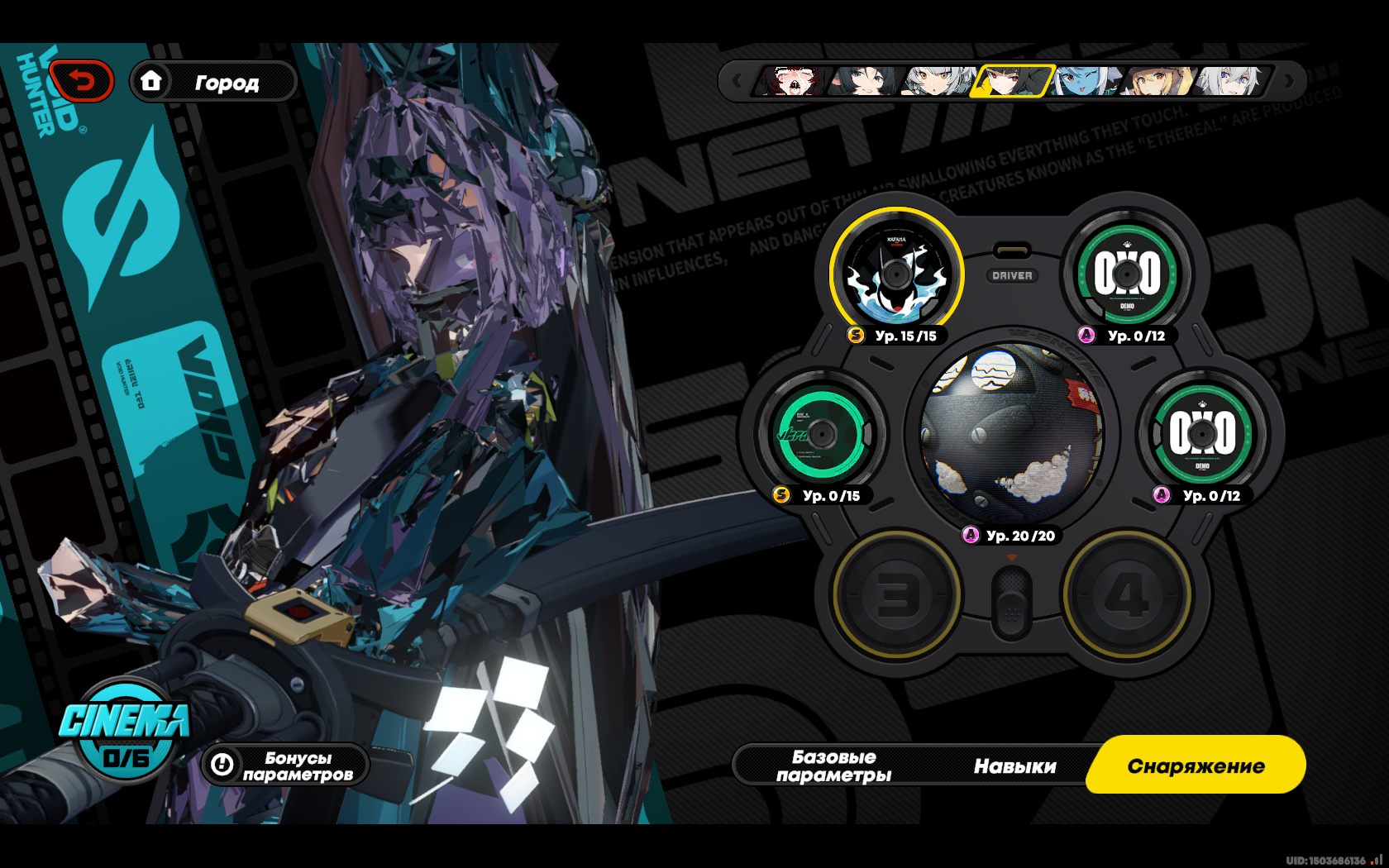The width and height of the screenshot is (1389, 868).
Task: Click the red back arrow button
Action: pyautogui.click(x=81, y=82)
